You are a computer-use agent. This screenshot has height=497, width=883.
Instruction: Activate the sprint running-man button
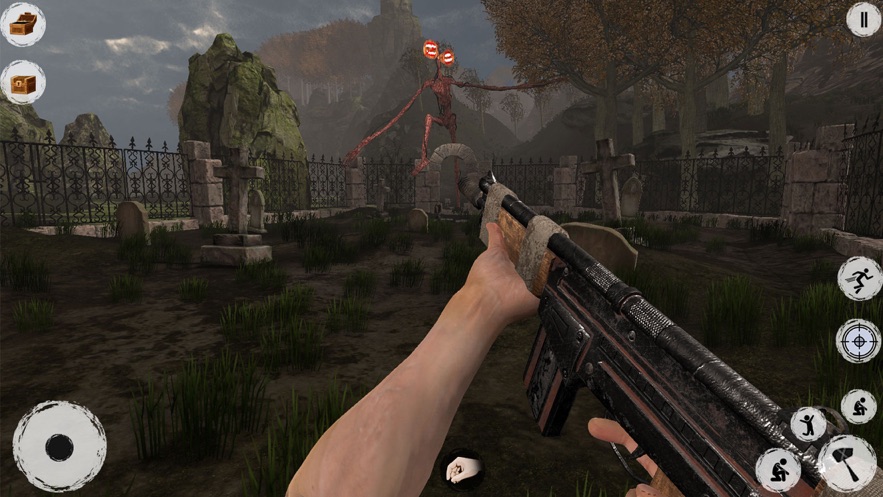tap(858, 278)
